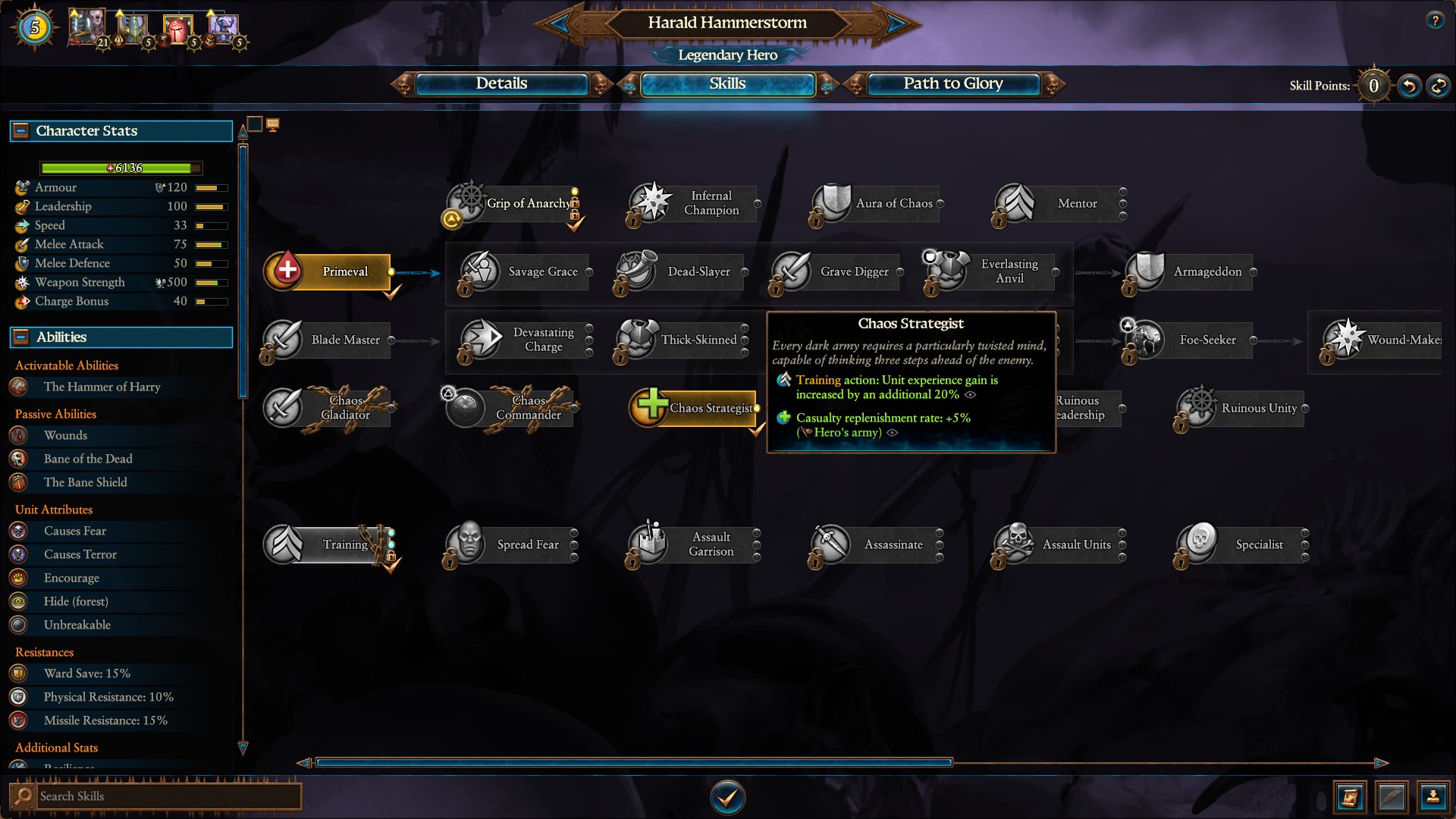
Task: Click the Spread Fear skill icon
Action: [x=468, y=544]
